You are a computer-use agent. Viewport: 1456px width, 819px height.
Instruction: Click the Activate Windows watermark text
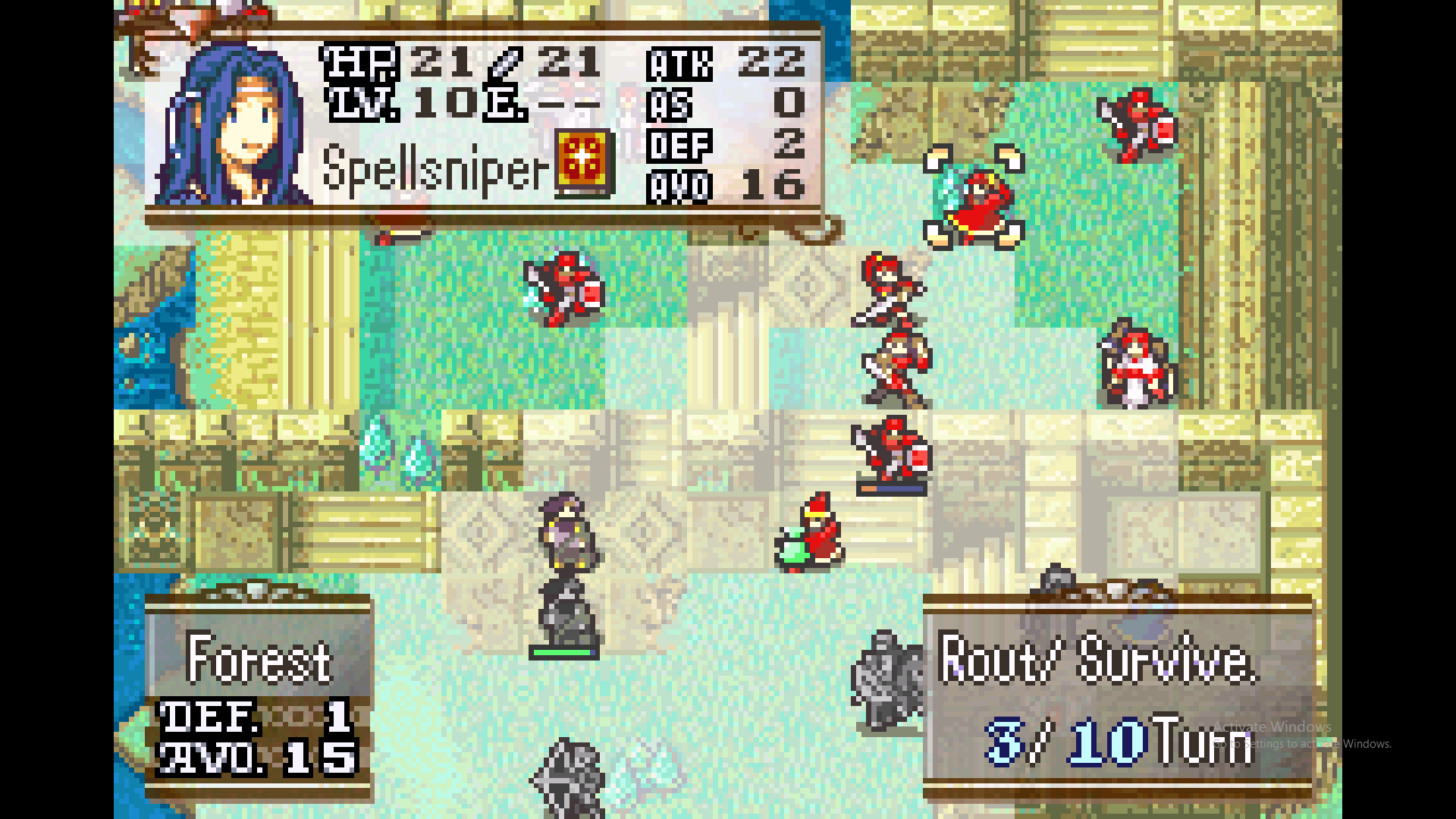coord(1274,728)
